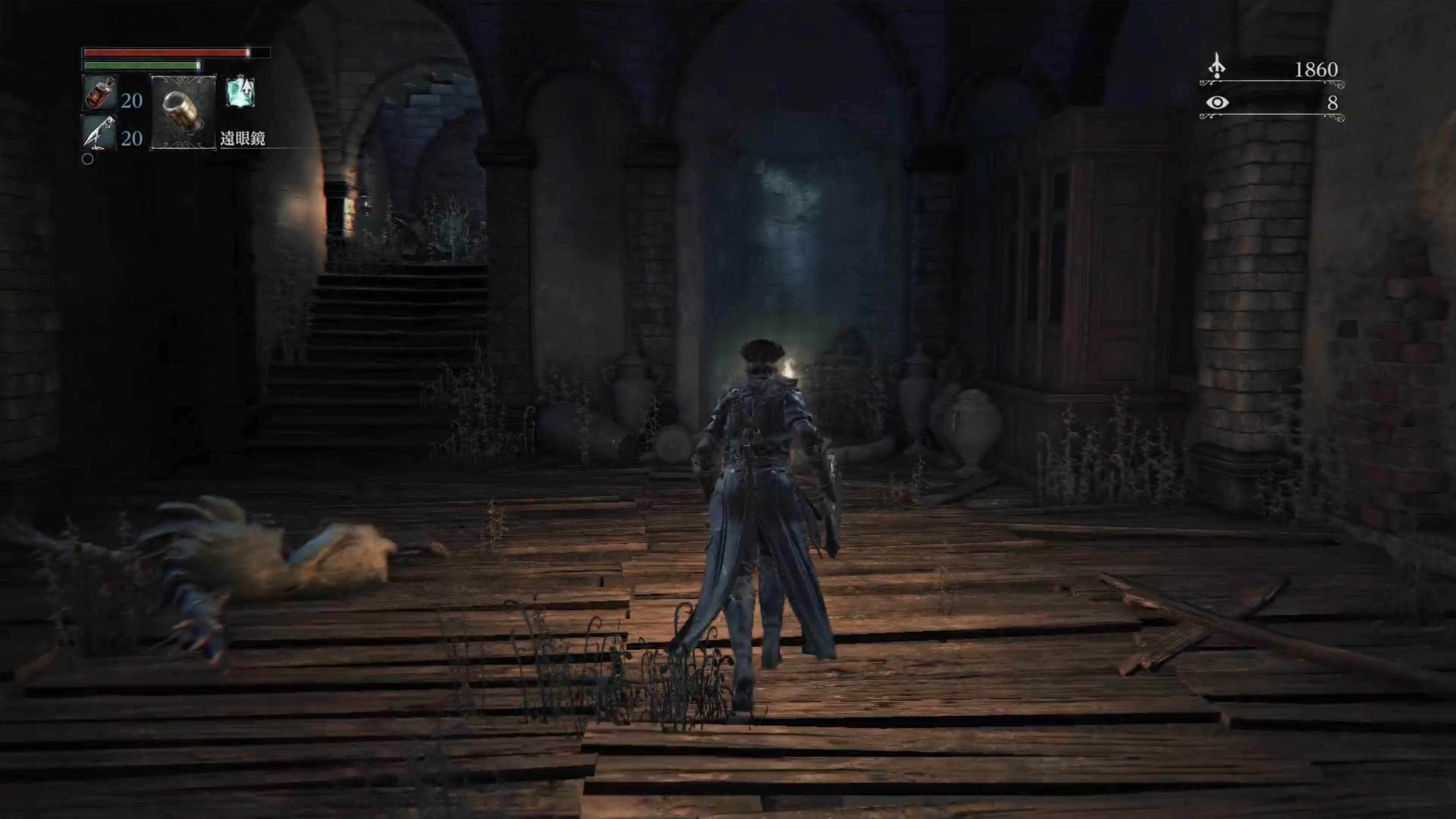This screenshot has width=1456, height=819.
Task: Click the blood echoes icon
Action: [x=1216, y=66]
